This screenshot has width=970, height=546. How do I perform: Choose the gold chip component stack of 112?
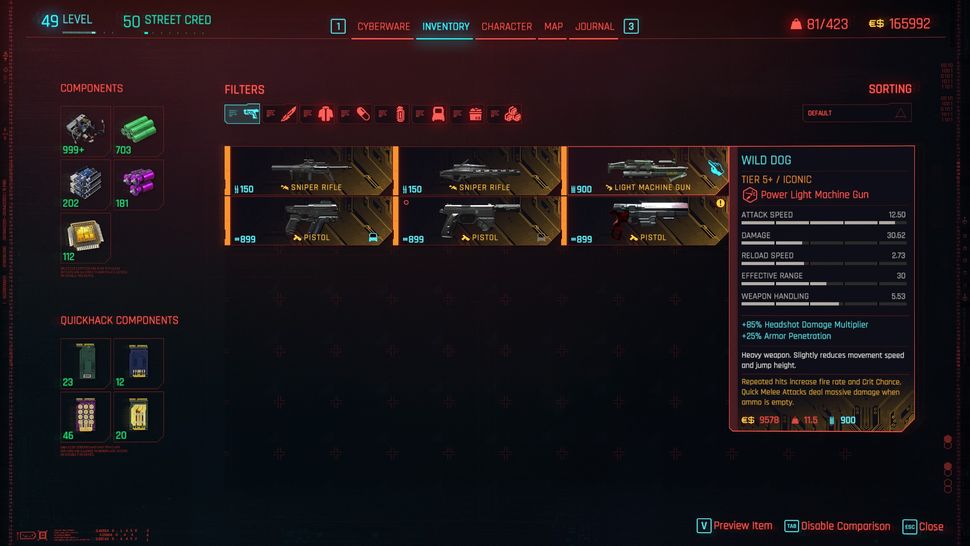85,237
